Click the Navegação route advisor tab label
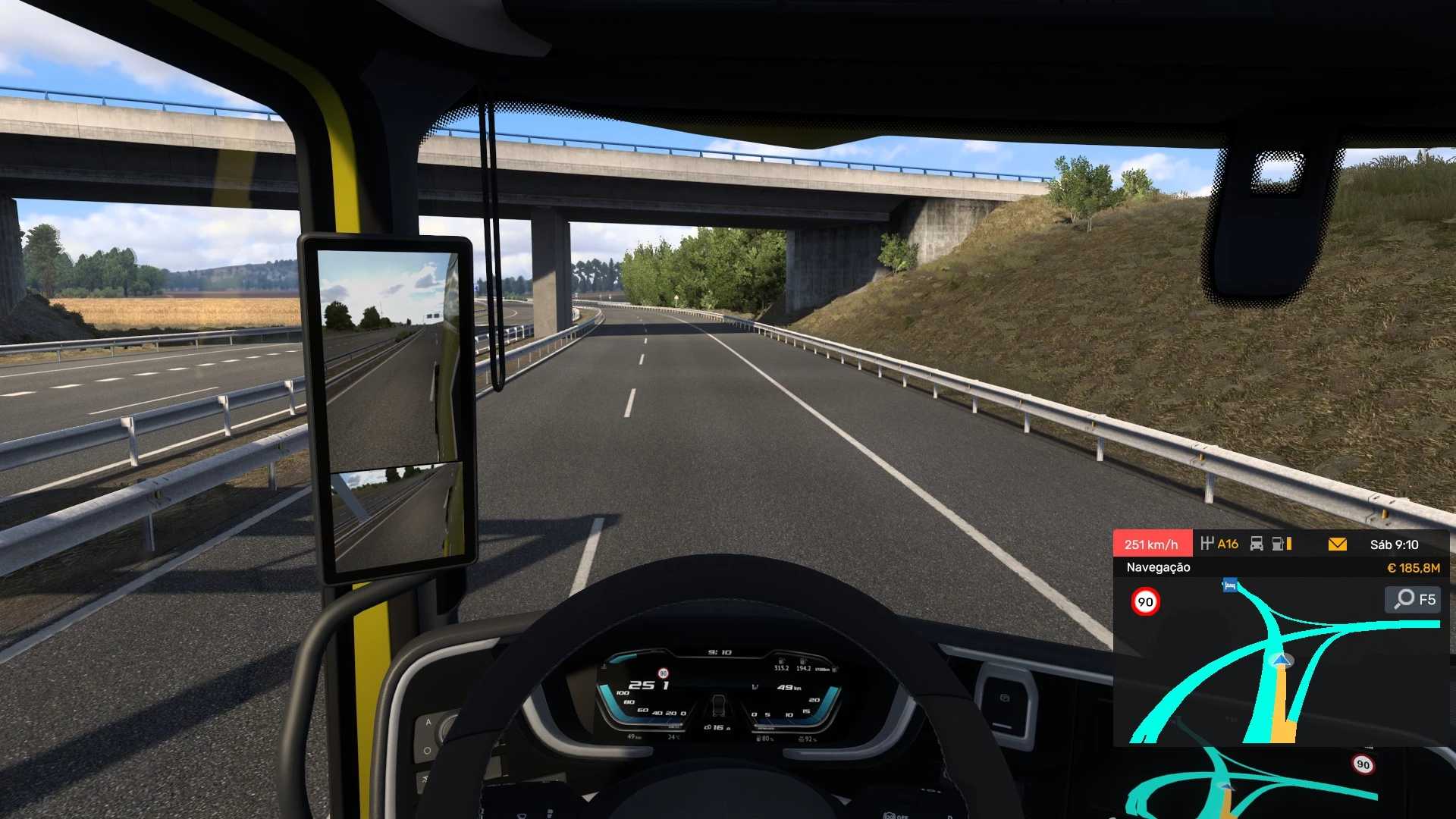 [1158, 567]
